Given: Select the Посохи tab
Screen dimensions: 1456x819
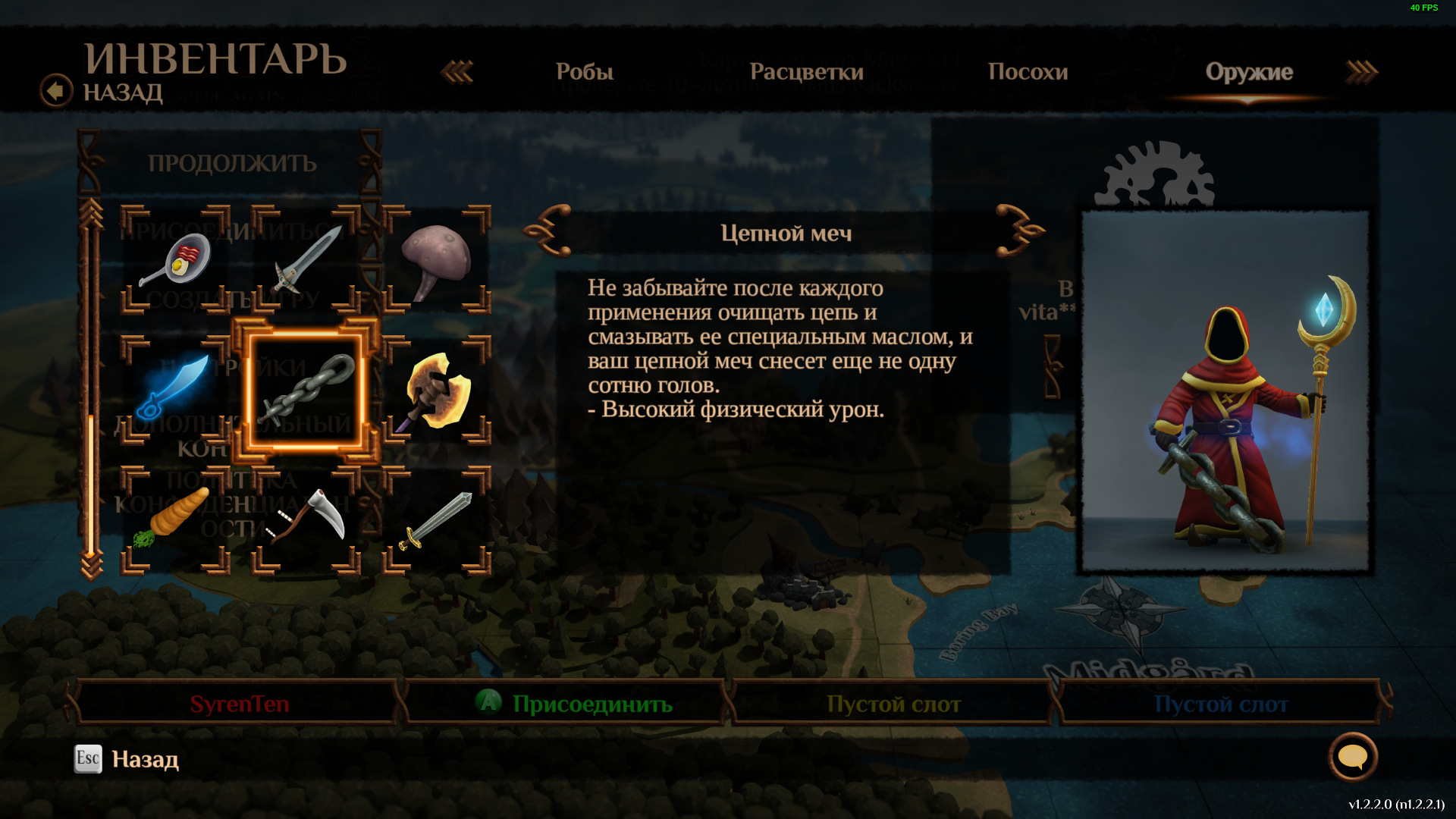Looking at the screenshot, I should [x=1028, y=72].
